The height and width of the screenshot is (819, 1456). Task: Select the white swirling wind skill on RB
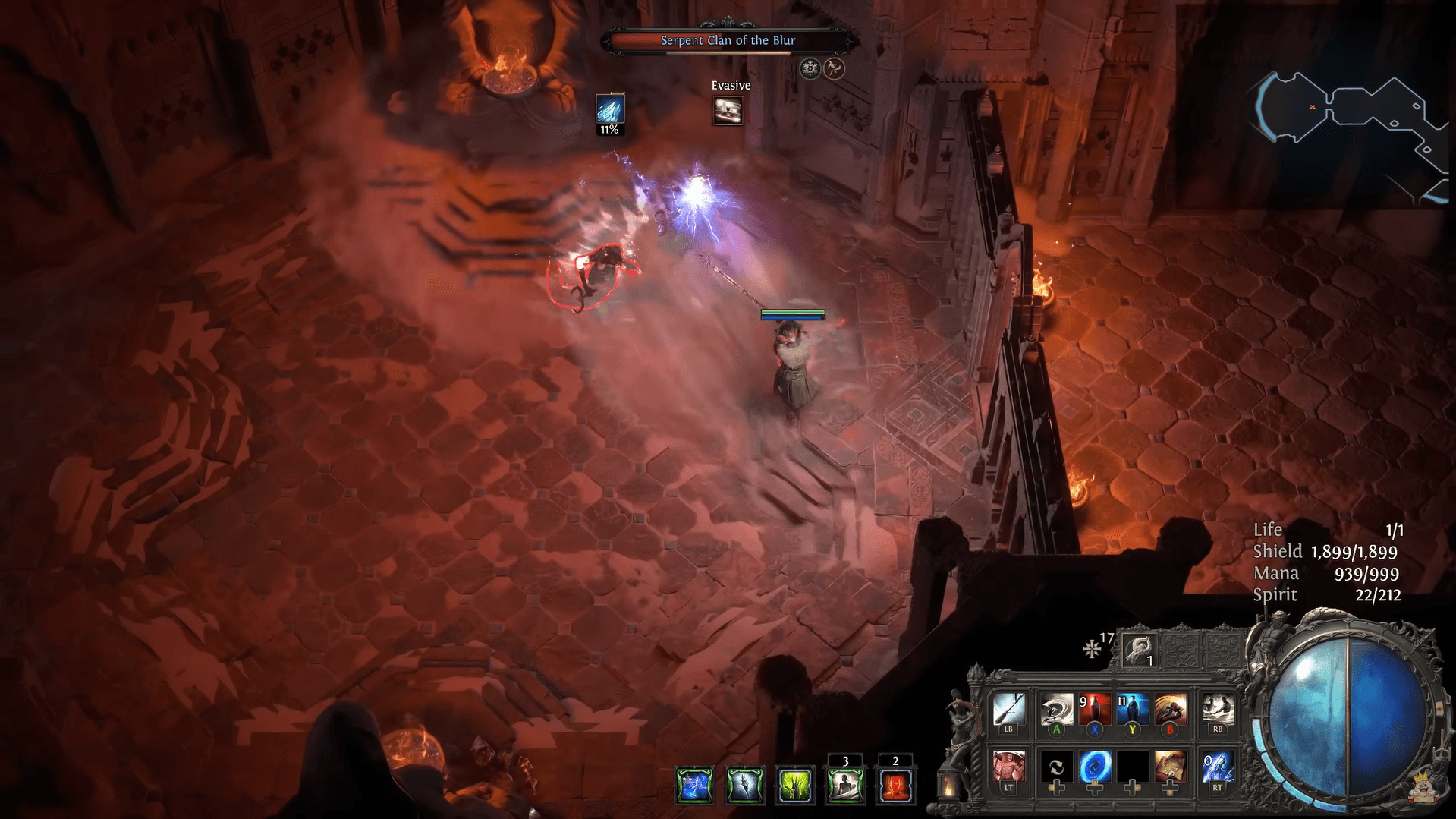[x=1218, y=710]
